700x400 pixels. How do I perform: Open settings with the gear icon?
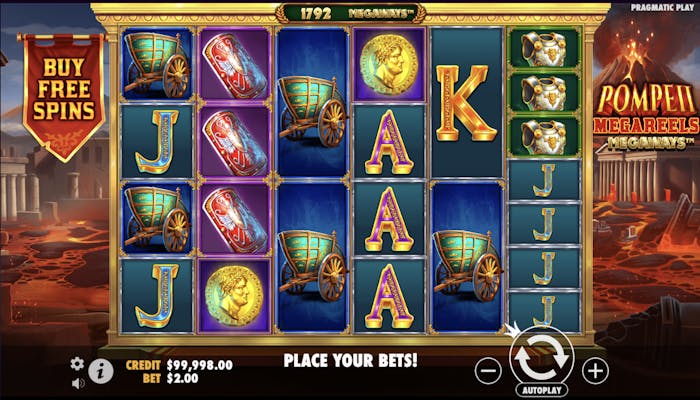77,363
